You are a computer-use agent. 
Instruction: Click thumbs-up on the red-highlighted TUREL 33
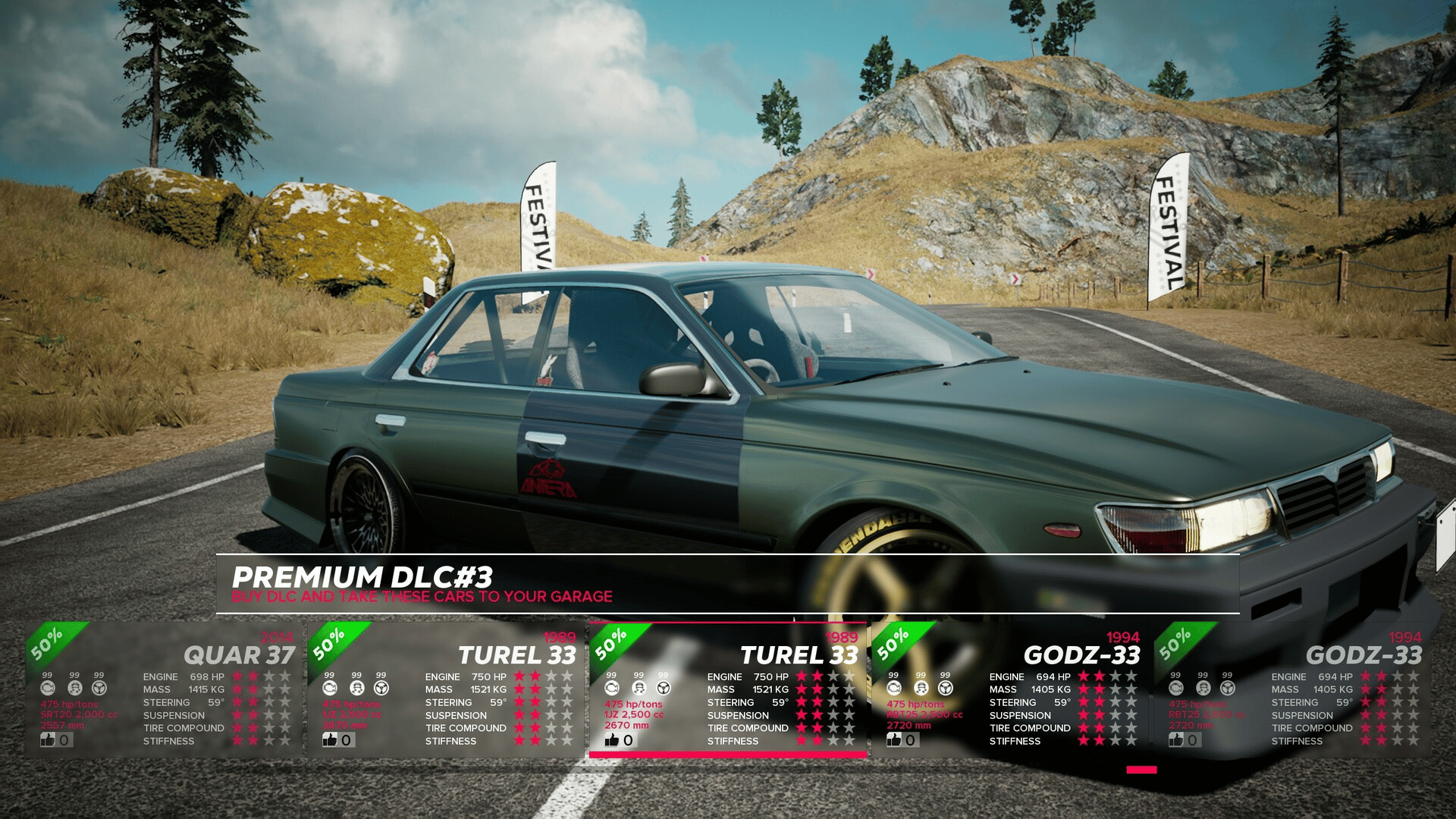click(613, 739)
